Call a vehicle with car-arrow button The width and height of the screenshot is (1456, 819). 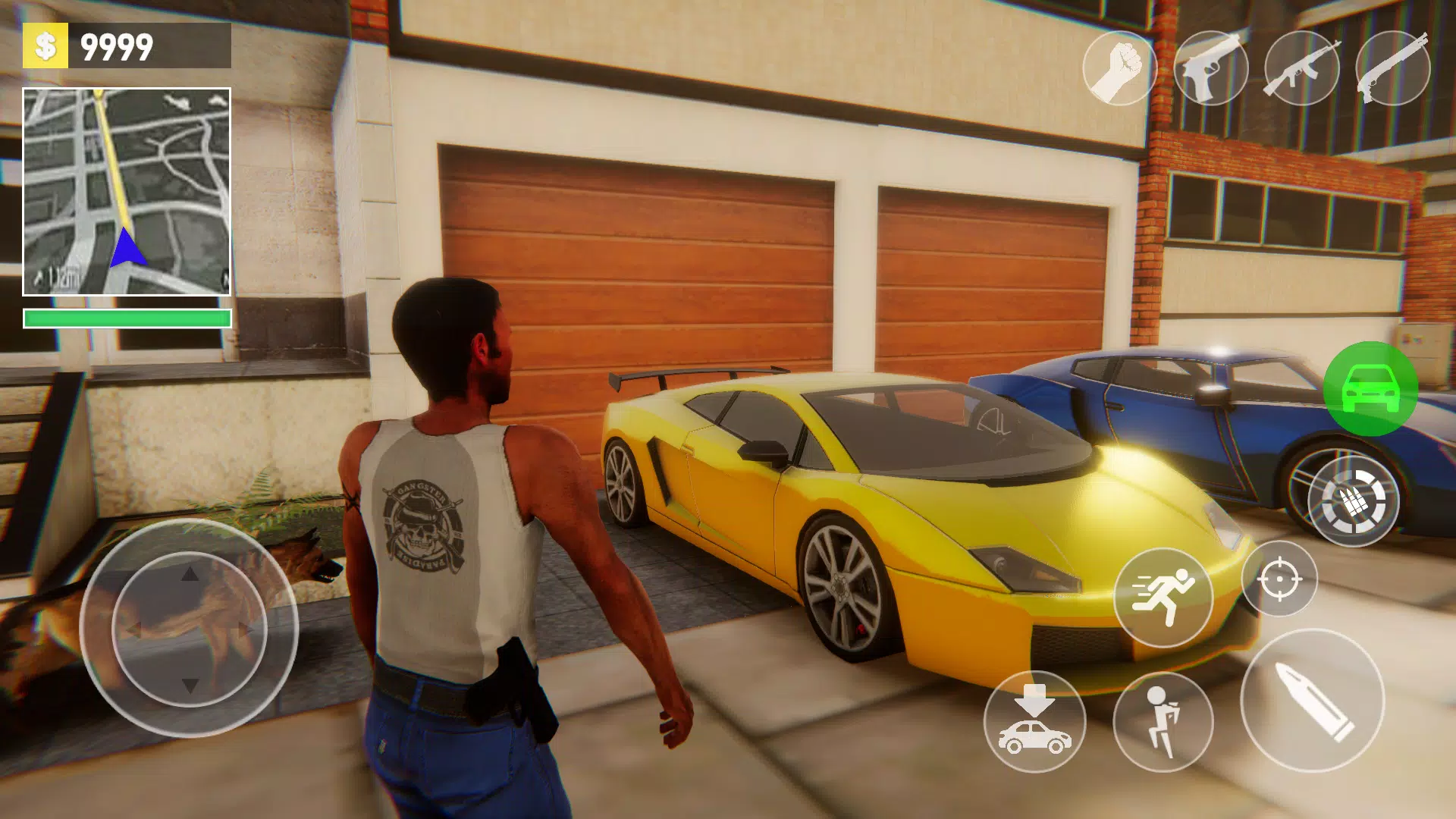coord(1034,721)
